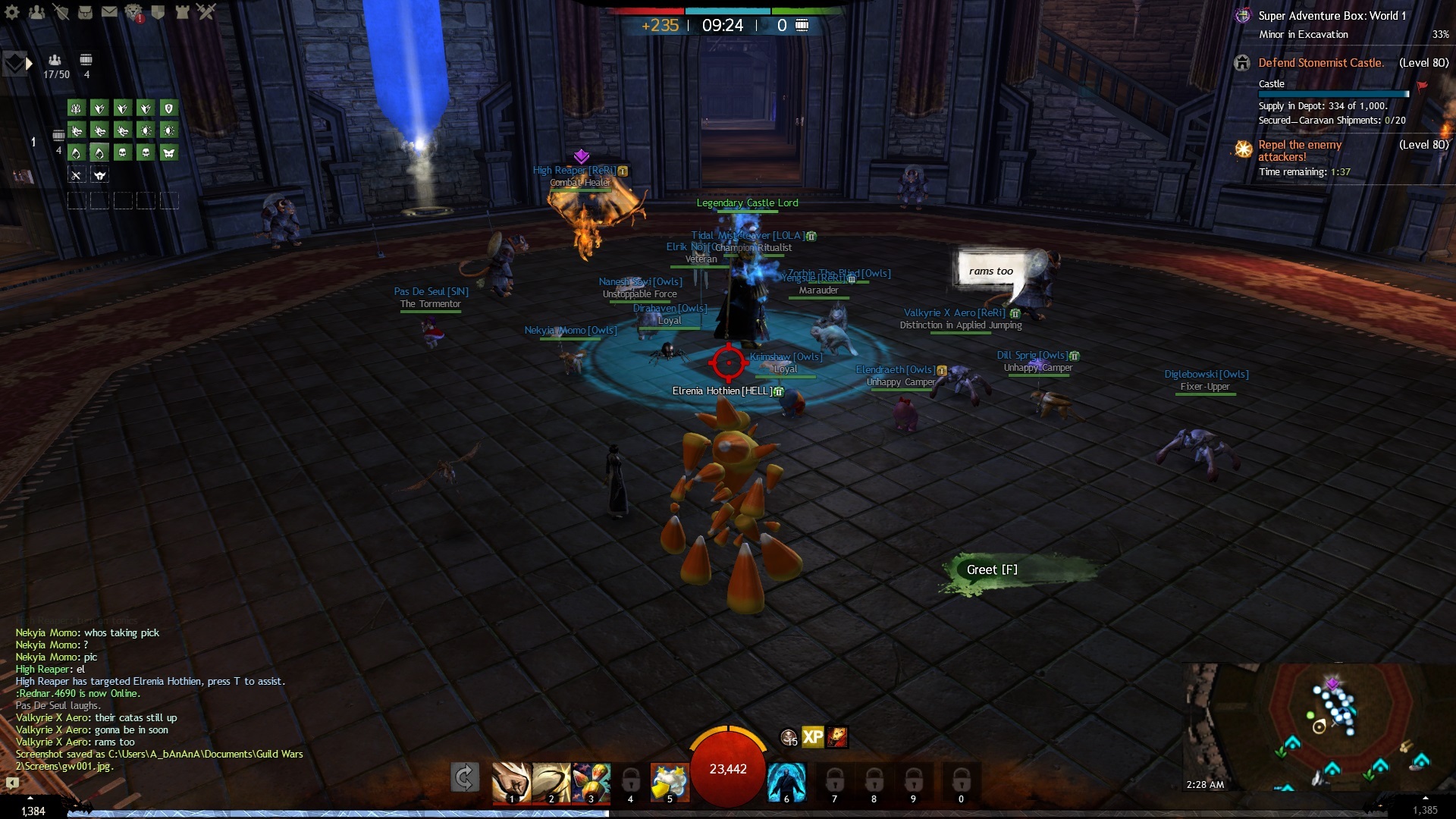The width and height of the screenshot is (1456, 819).
Task: Use the cloud with stars skill in slot 5
Action: (x=670, y=781)
